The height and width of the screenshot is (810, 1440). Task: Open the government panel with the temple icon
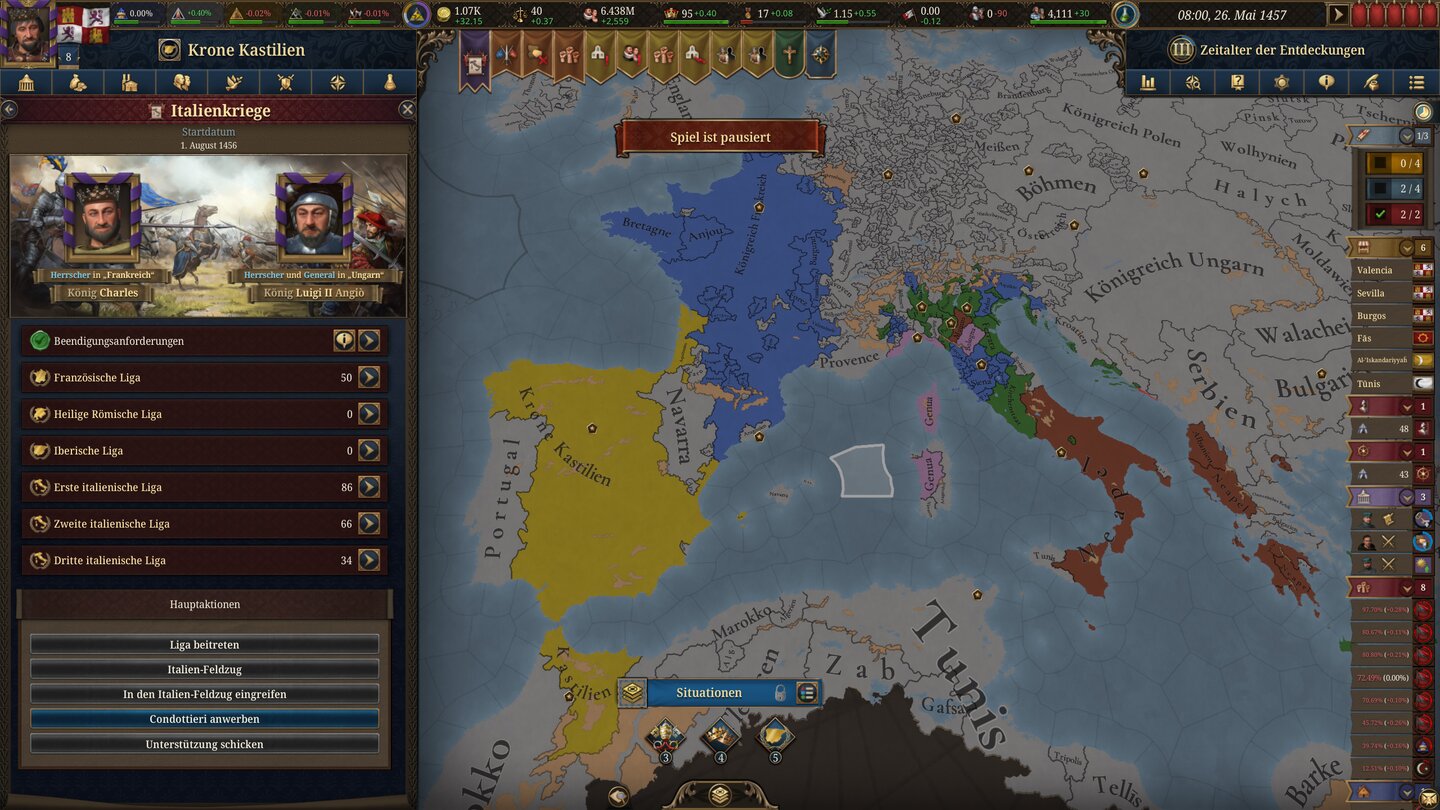pos(27,82)
